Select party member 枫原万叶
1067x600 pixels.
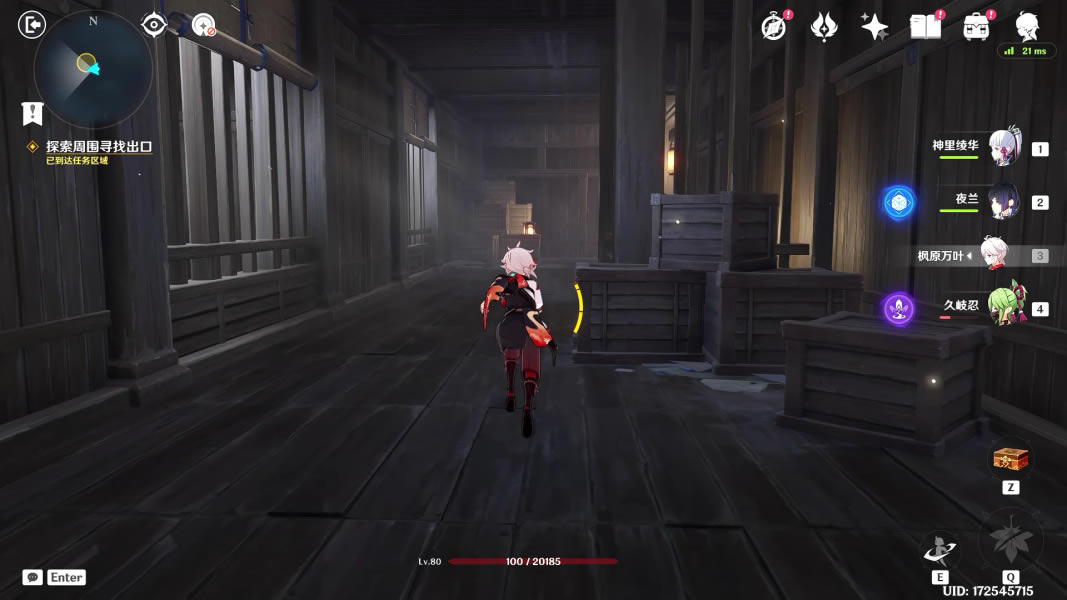994,255
